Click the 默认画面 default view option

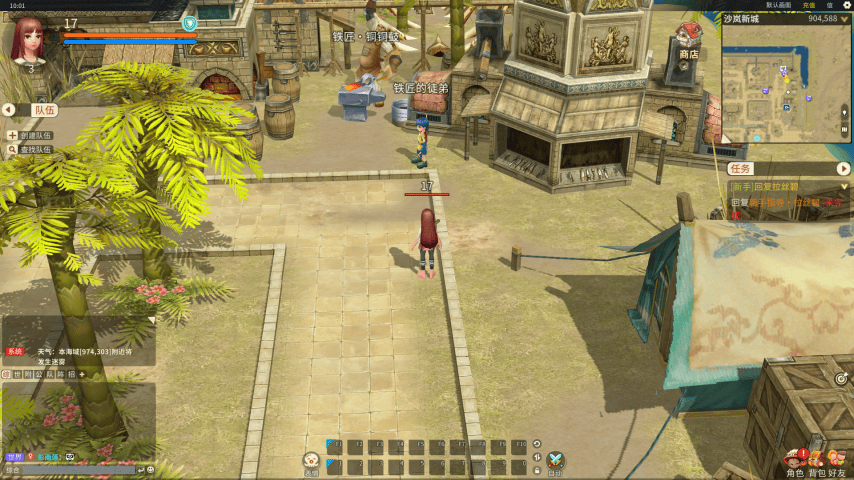coord(778,5)
